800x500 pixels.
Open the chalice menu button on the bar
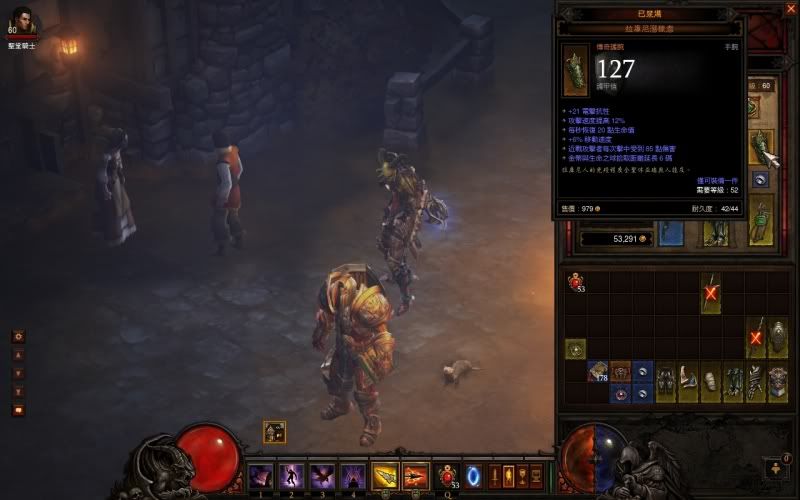click(x=522, y=475)
